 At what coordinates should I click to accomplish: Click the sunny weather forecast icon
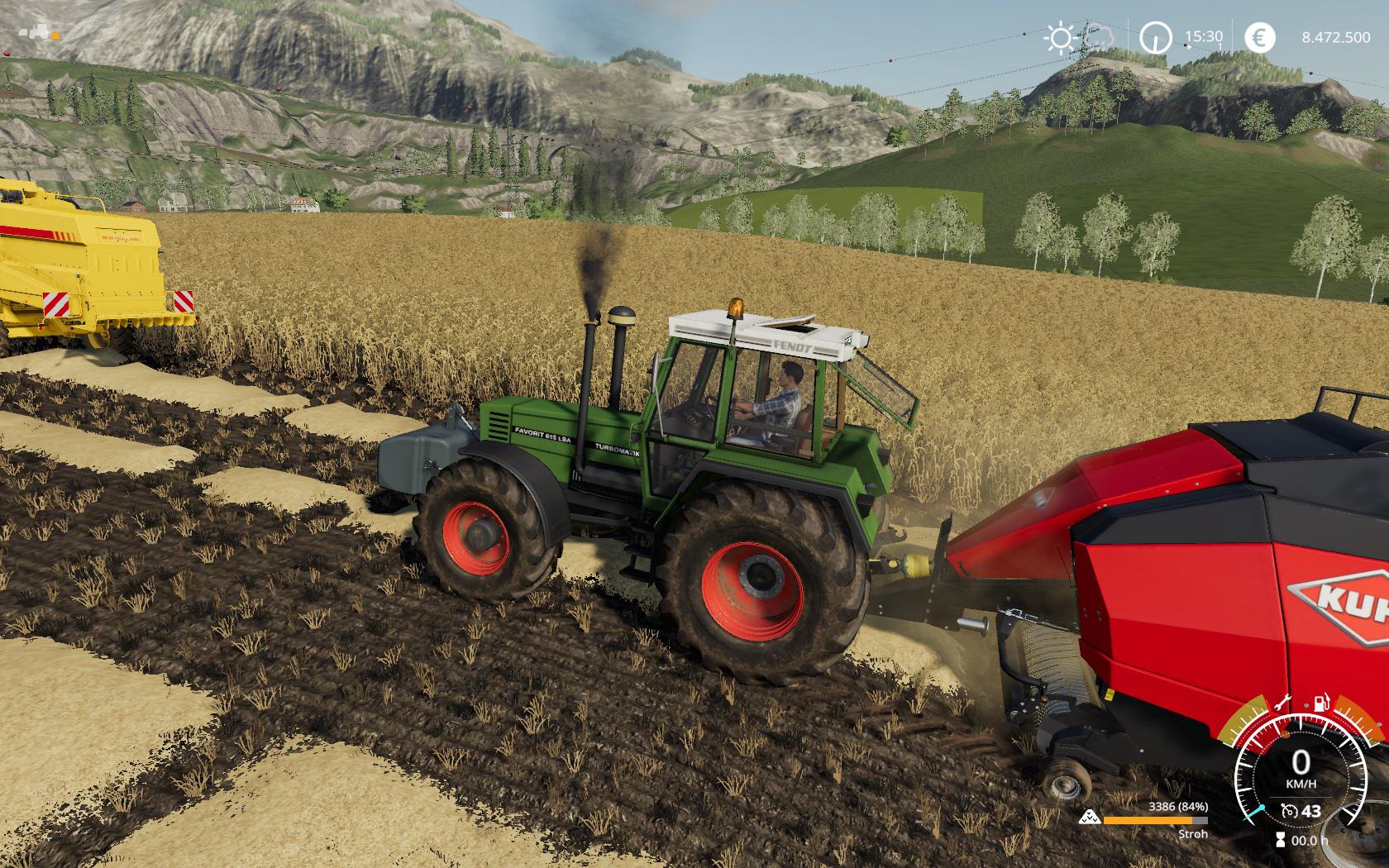click(x=1058, y=37)
